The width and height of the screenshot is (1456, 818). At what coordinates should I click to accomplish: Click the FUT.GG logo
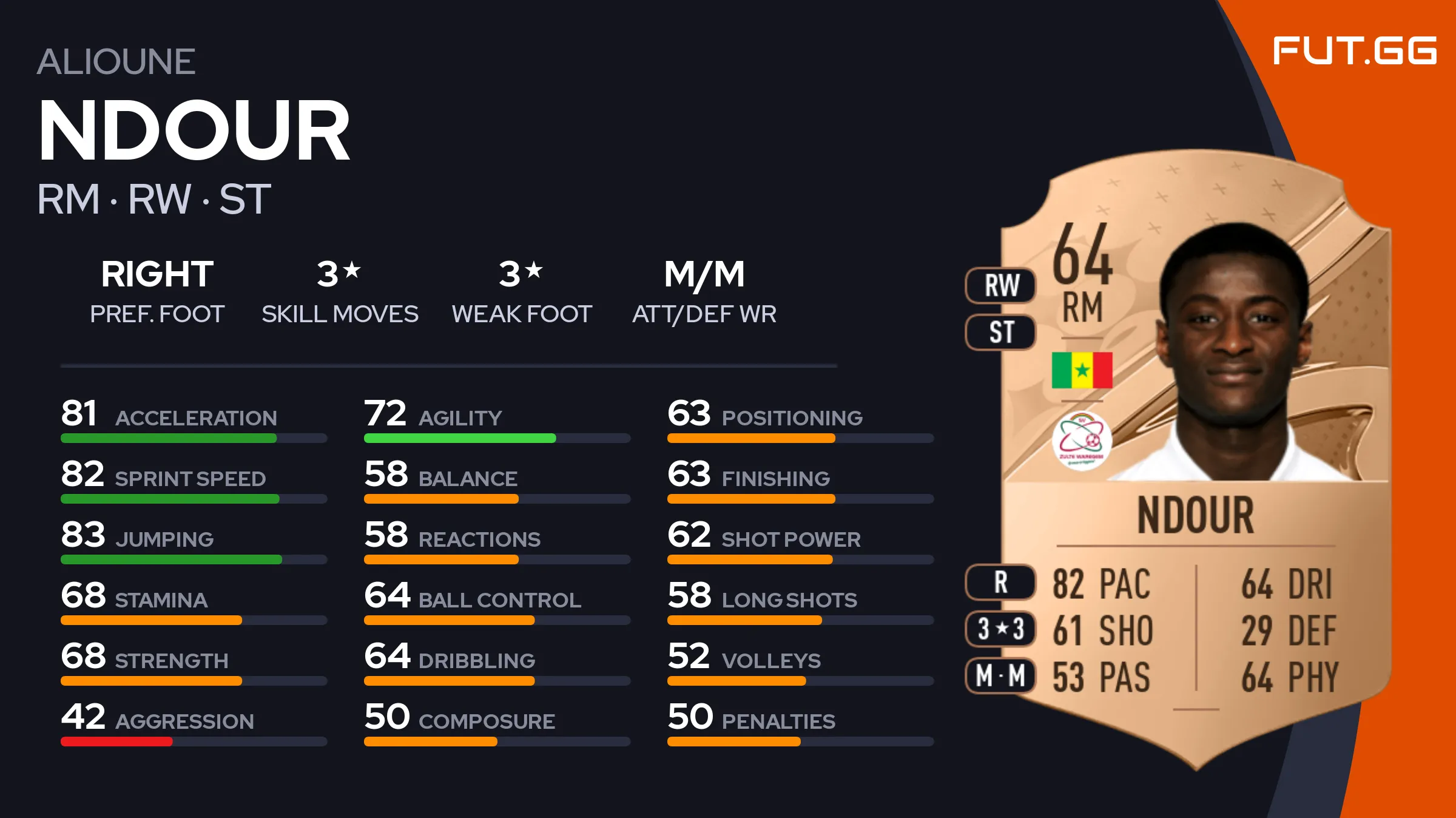point(1354,50)
